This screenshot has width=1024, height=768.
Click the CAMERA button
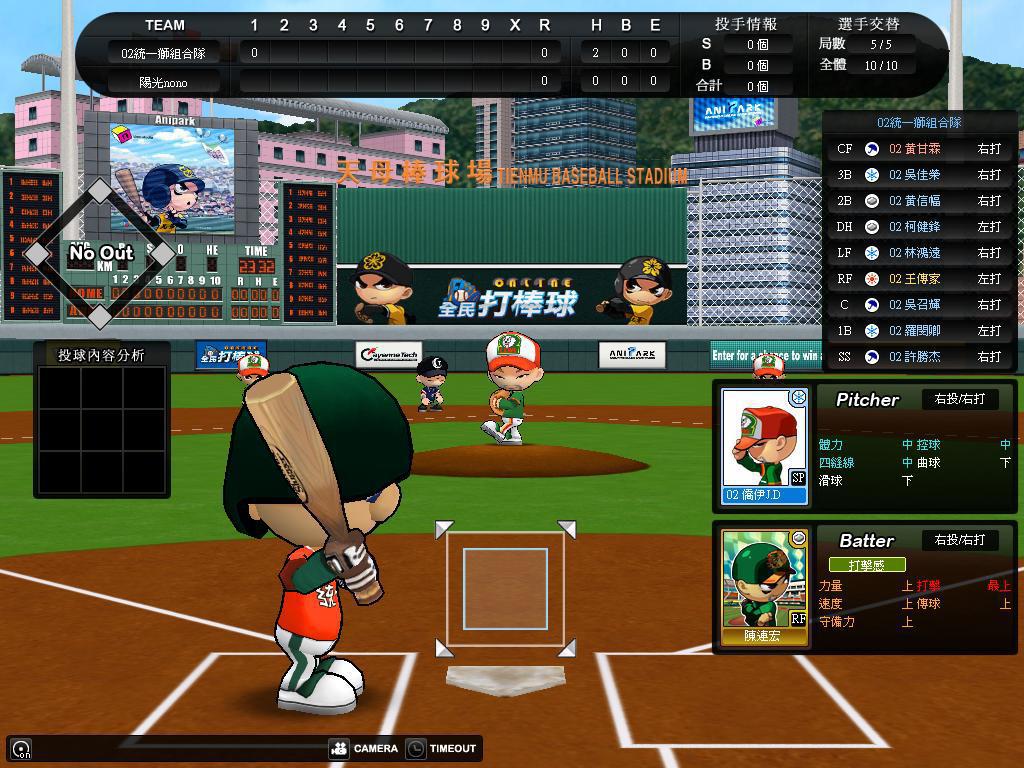click(364, 748)
